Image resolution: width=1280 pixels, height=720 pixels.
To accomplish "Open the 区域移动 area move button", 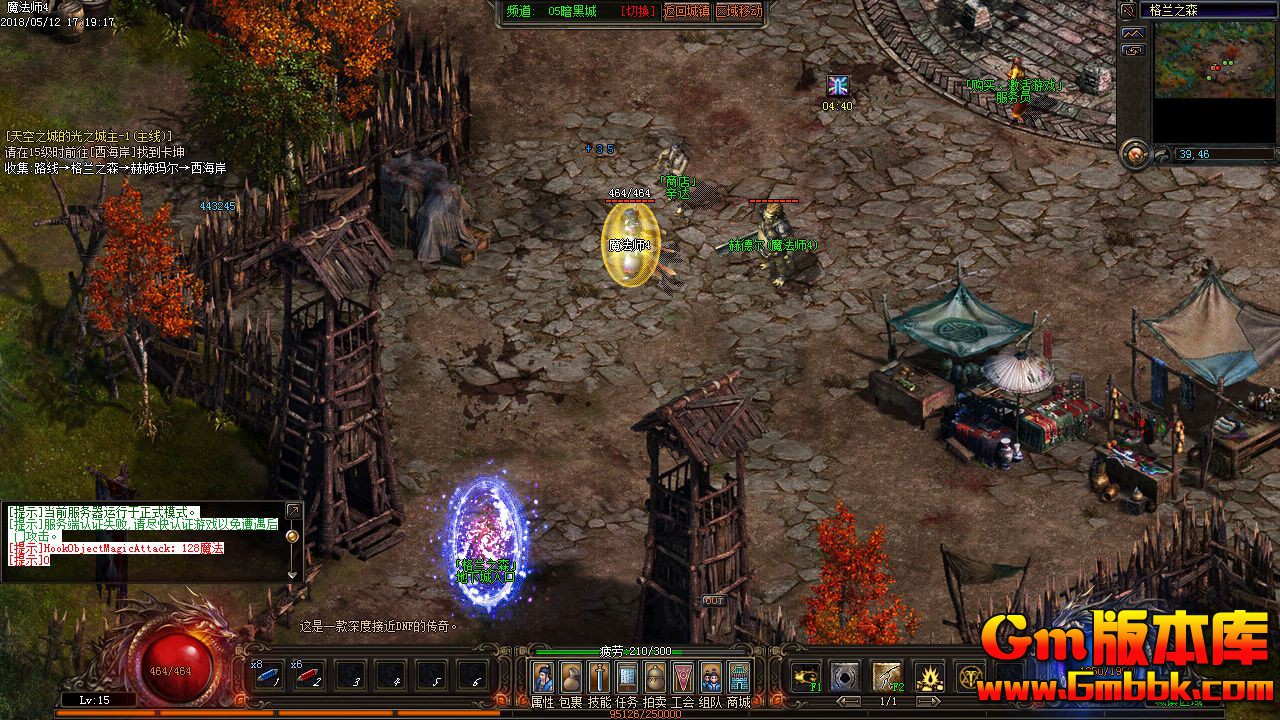I will (738, 11).
